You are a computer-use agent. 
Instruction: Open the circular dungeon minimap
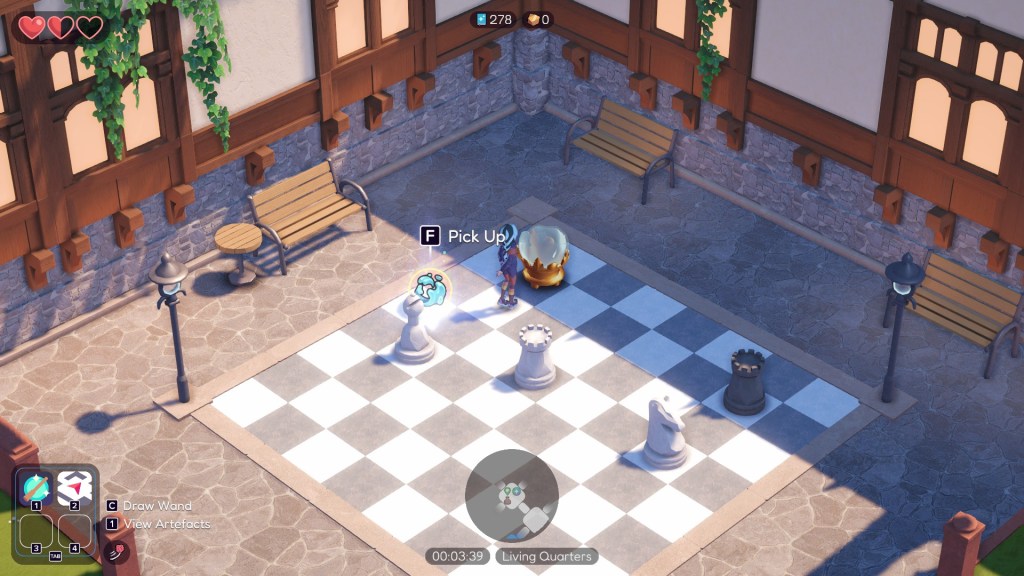tap(512, 496)
